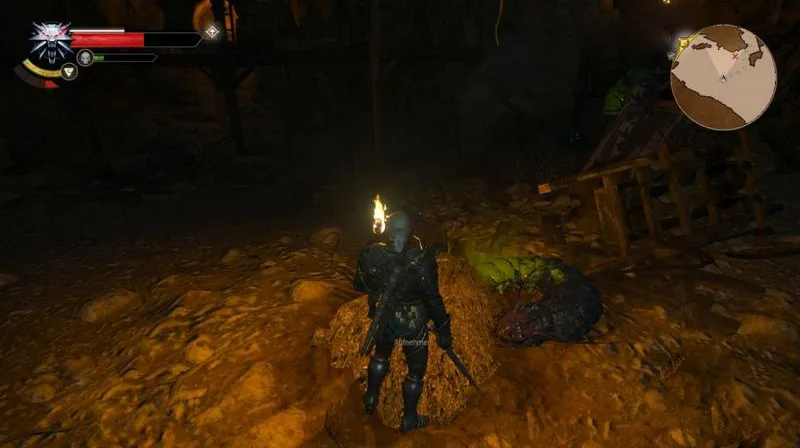Select the active witcher sign icon
800x448 pixels.
pyautogui.click(x=68, y=71)
